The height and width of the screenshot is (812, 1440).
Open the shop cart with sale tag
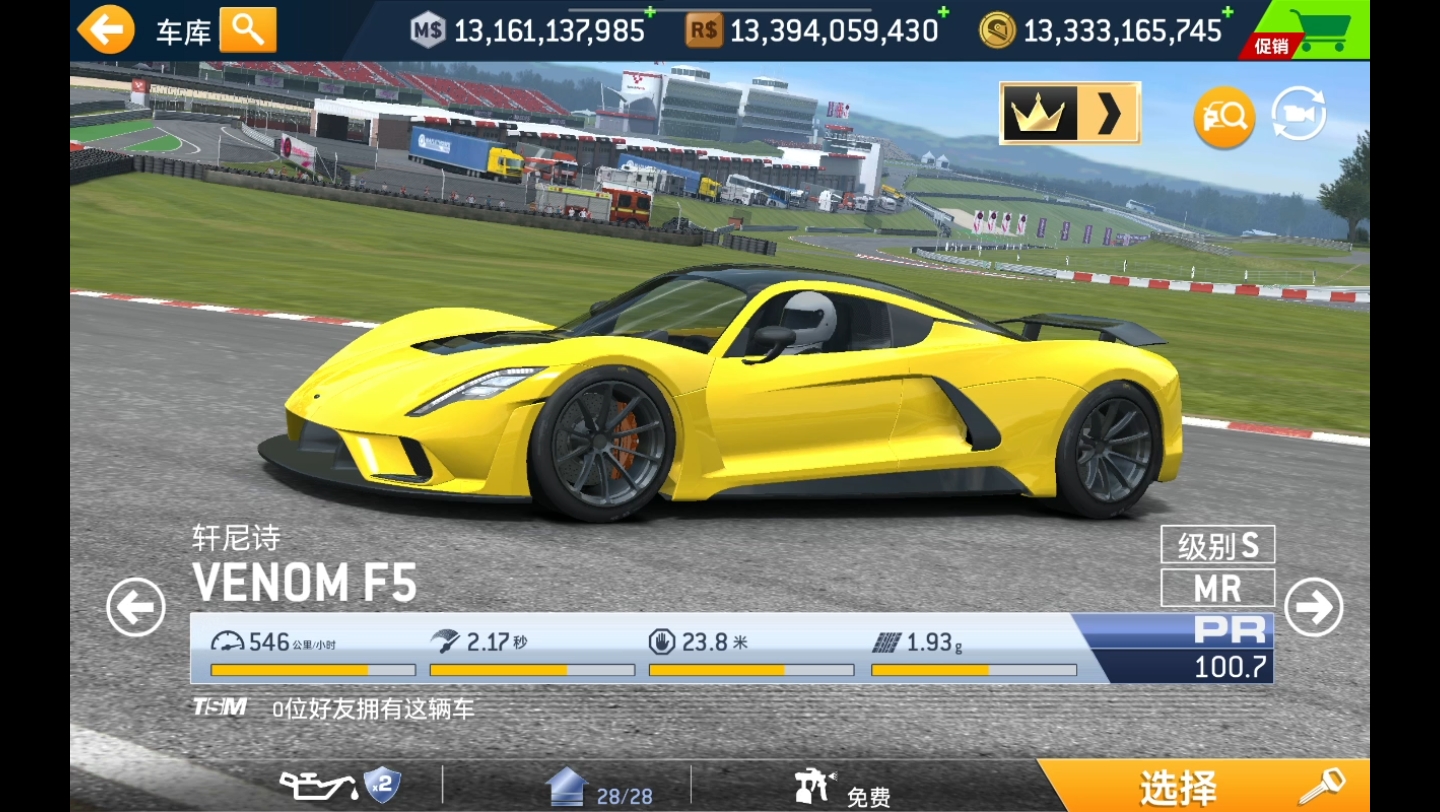(1307, 31)
